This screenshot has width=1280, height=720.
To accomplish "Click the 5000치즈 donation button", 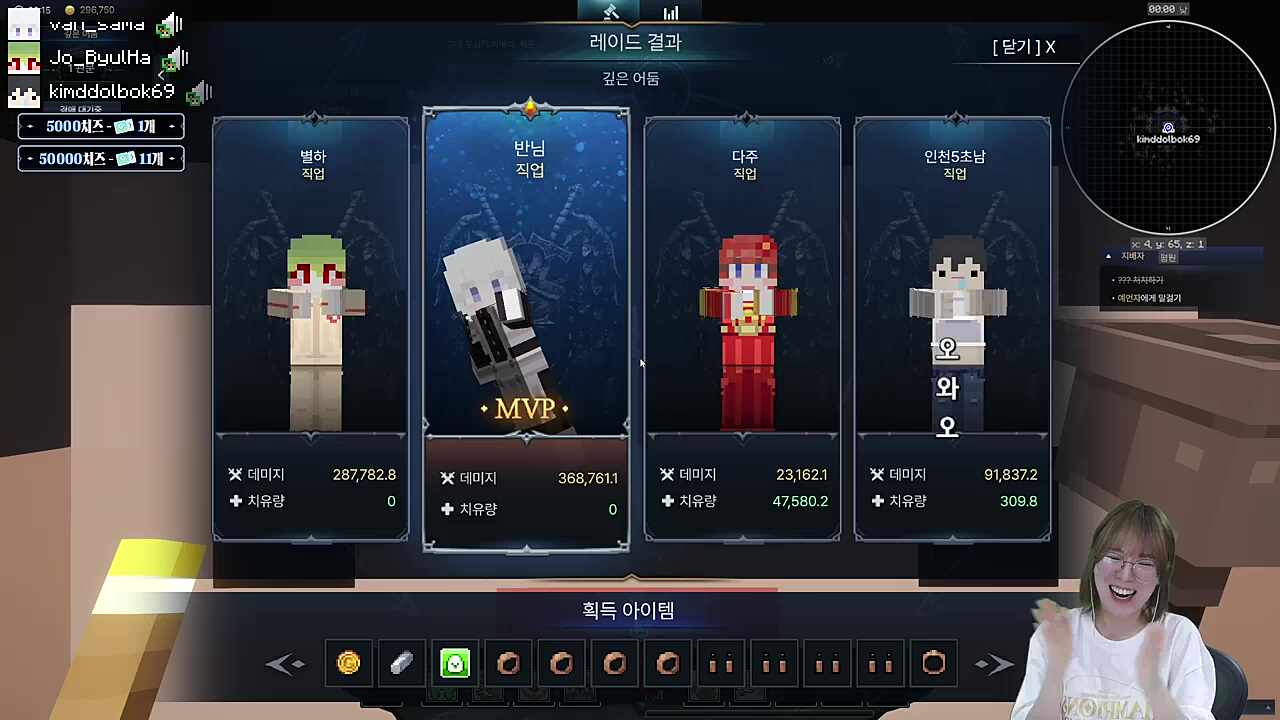I will point(100,126).
